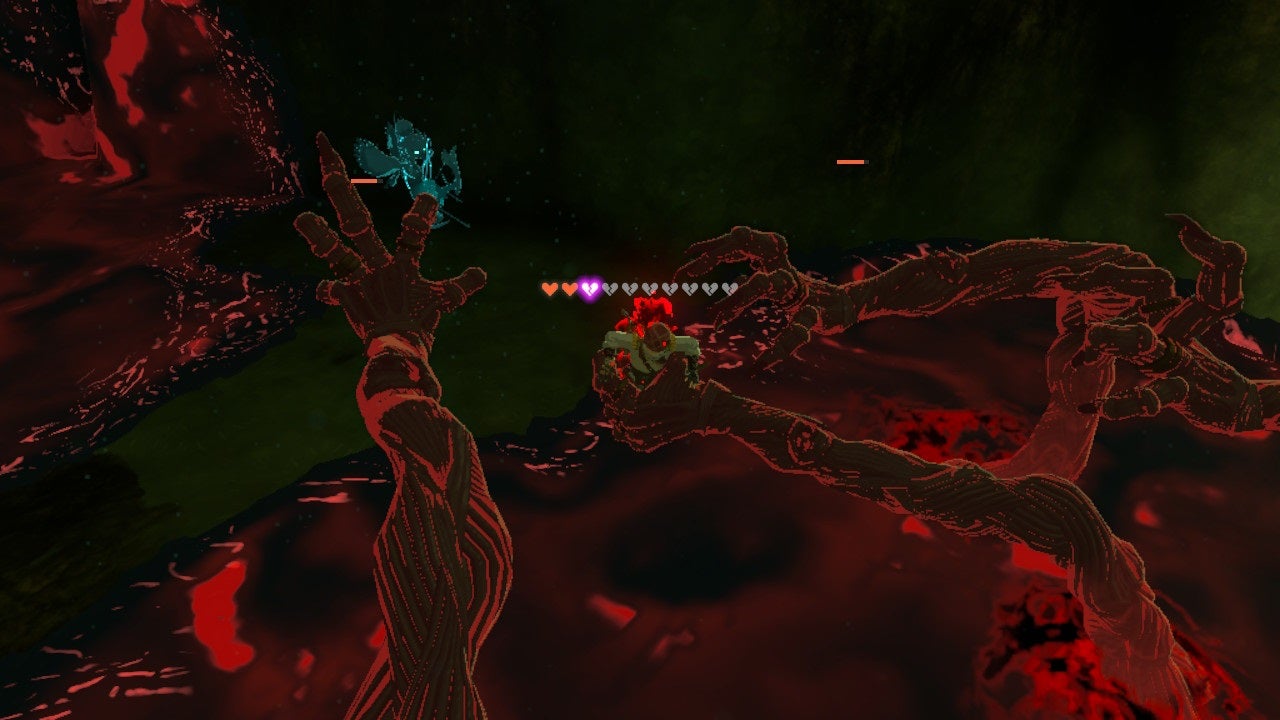The image size is (1280, 720).
Task: Click the second orange heart icon
Action: coord(570,288)
